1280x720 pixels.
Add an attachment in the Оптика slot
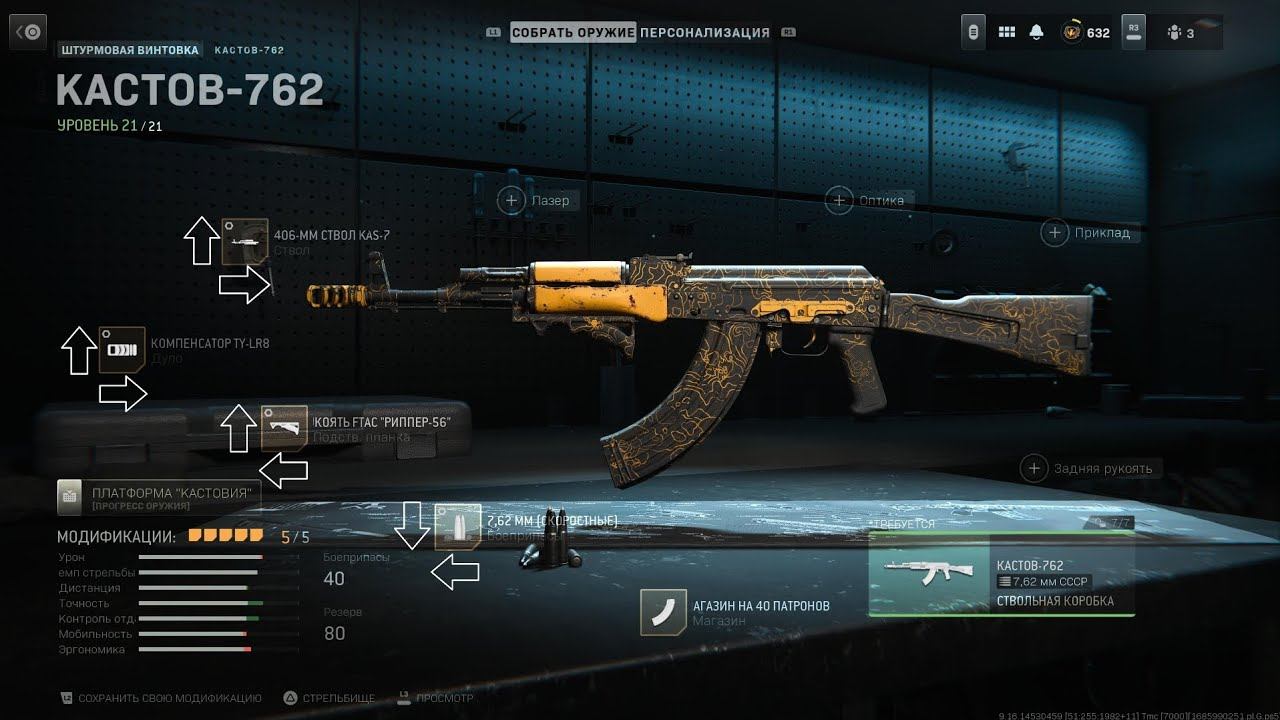coord(839,200)
